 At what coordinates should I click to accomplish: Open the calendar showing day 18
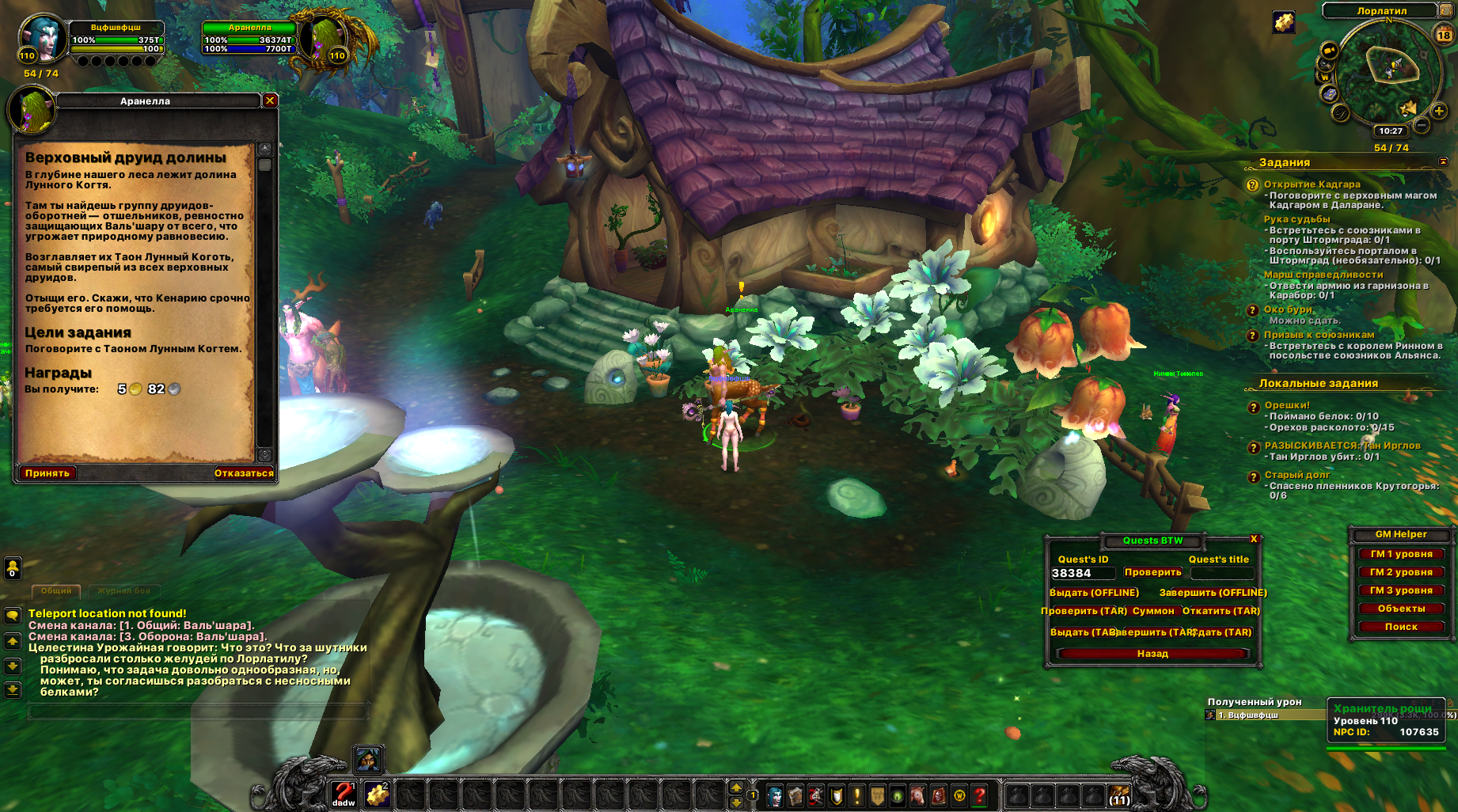coord(1445,35)
